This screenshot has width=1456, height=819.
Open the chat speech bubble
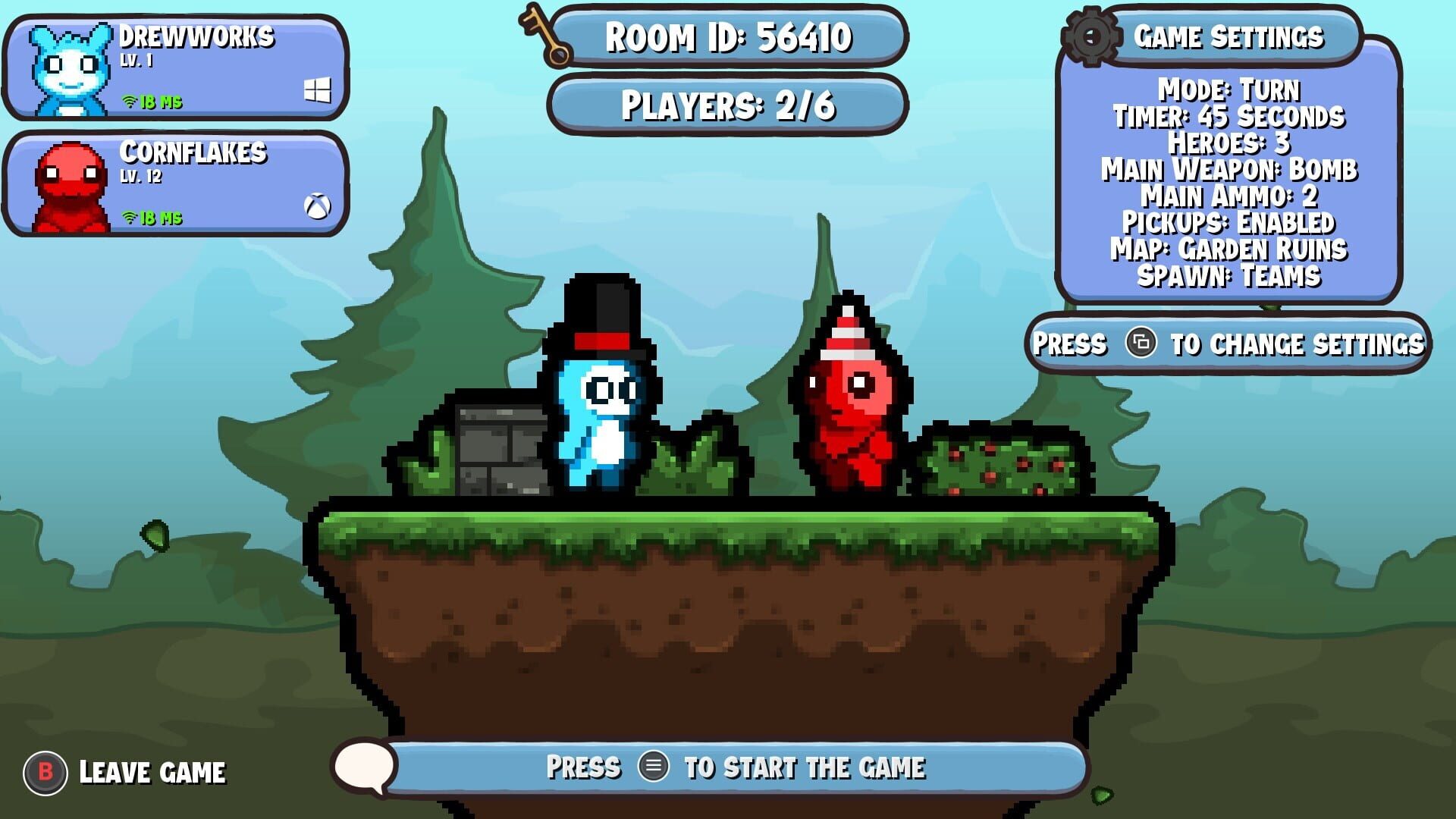(364, 767)
